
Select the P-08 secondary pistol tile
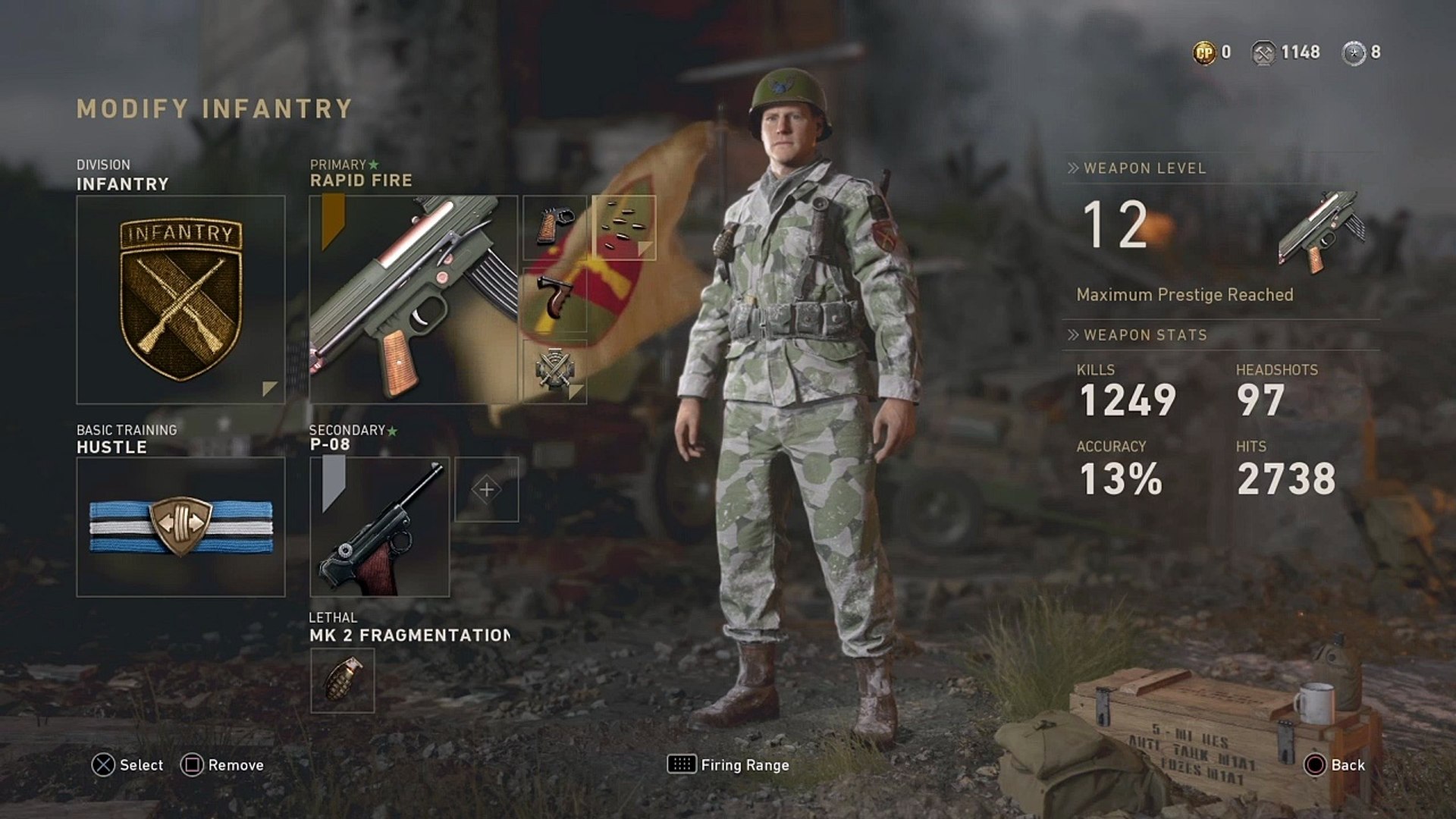click(379, 526)
